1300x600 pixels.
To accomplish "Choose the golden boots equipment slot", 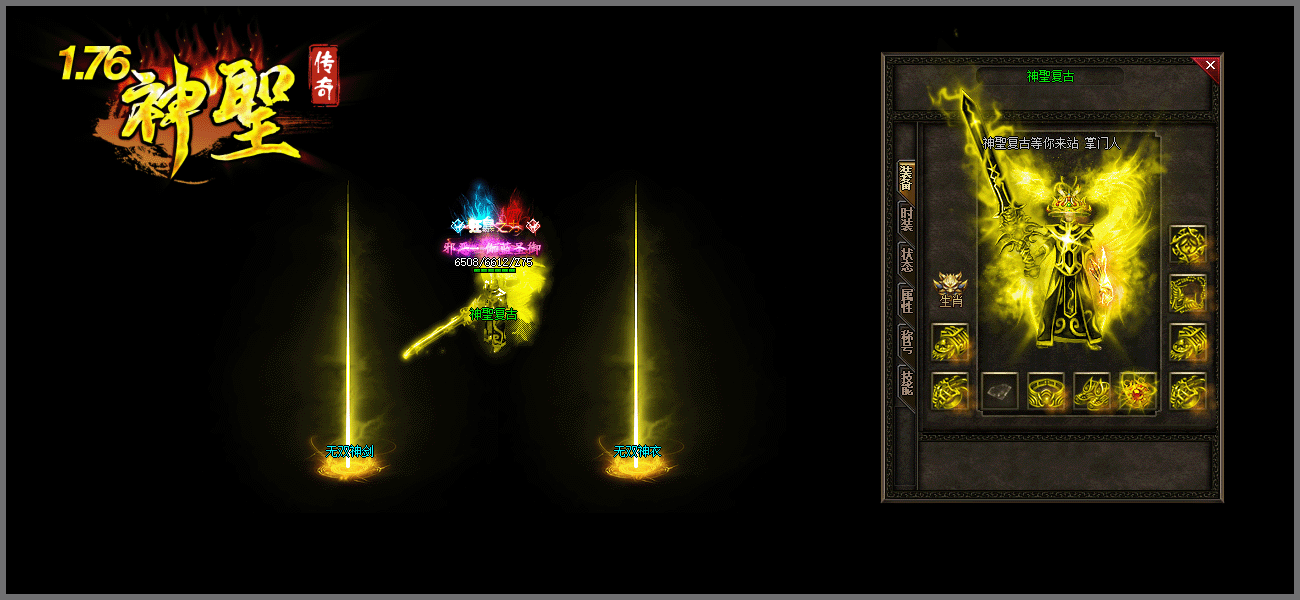I will 1092,391.
